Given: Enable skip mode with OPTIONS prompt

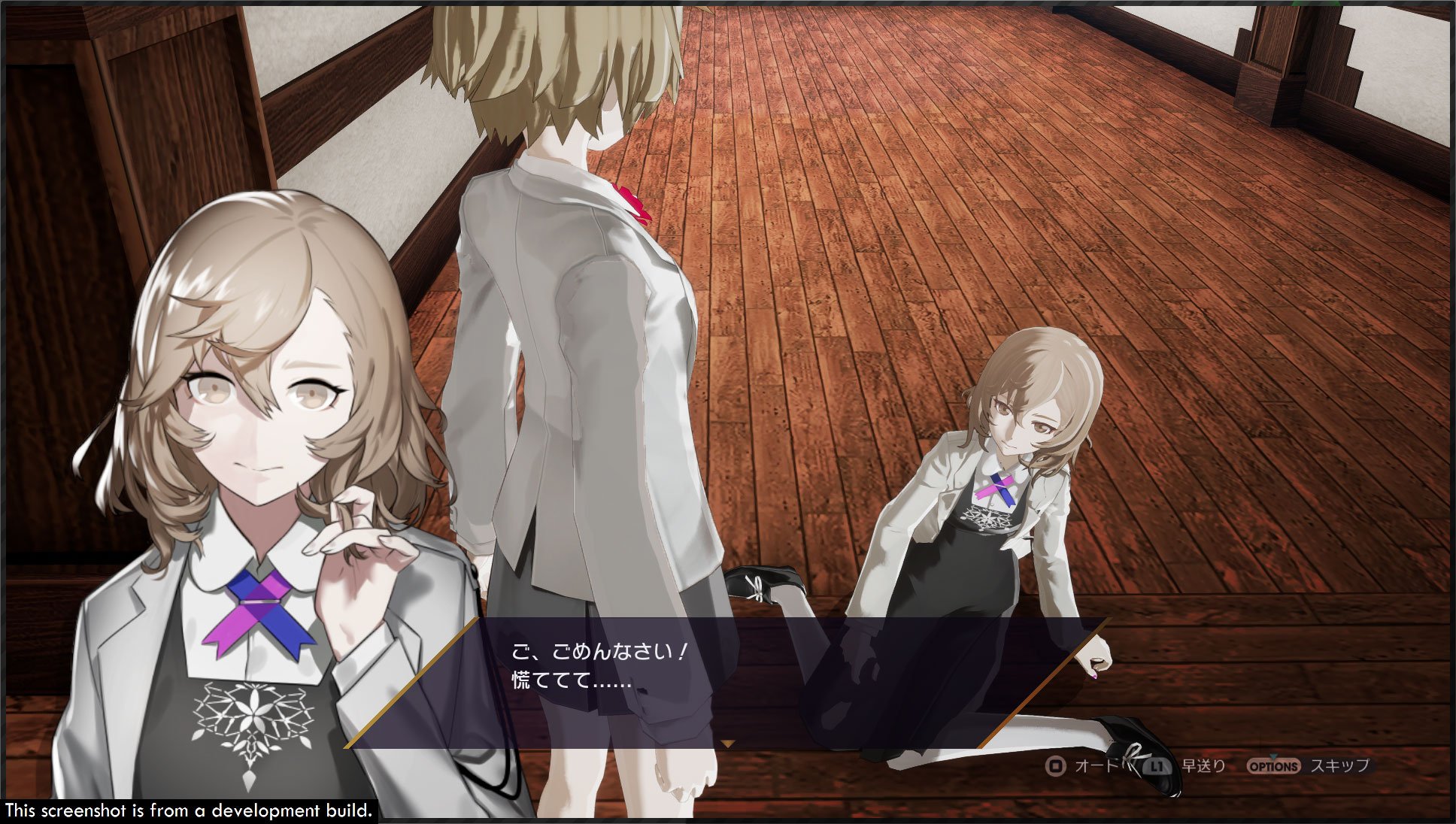Looking at the screenshot, I should (1273, 765).
